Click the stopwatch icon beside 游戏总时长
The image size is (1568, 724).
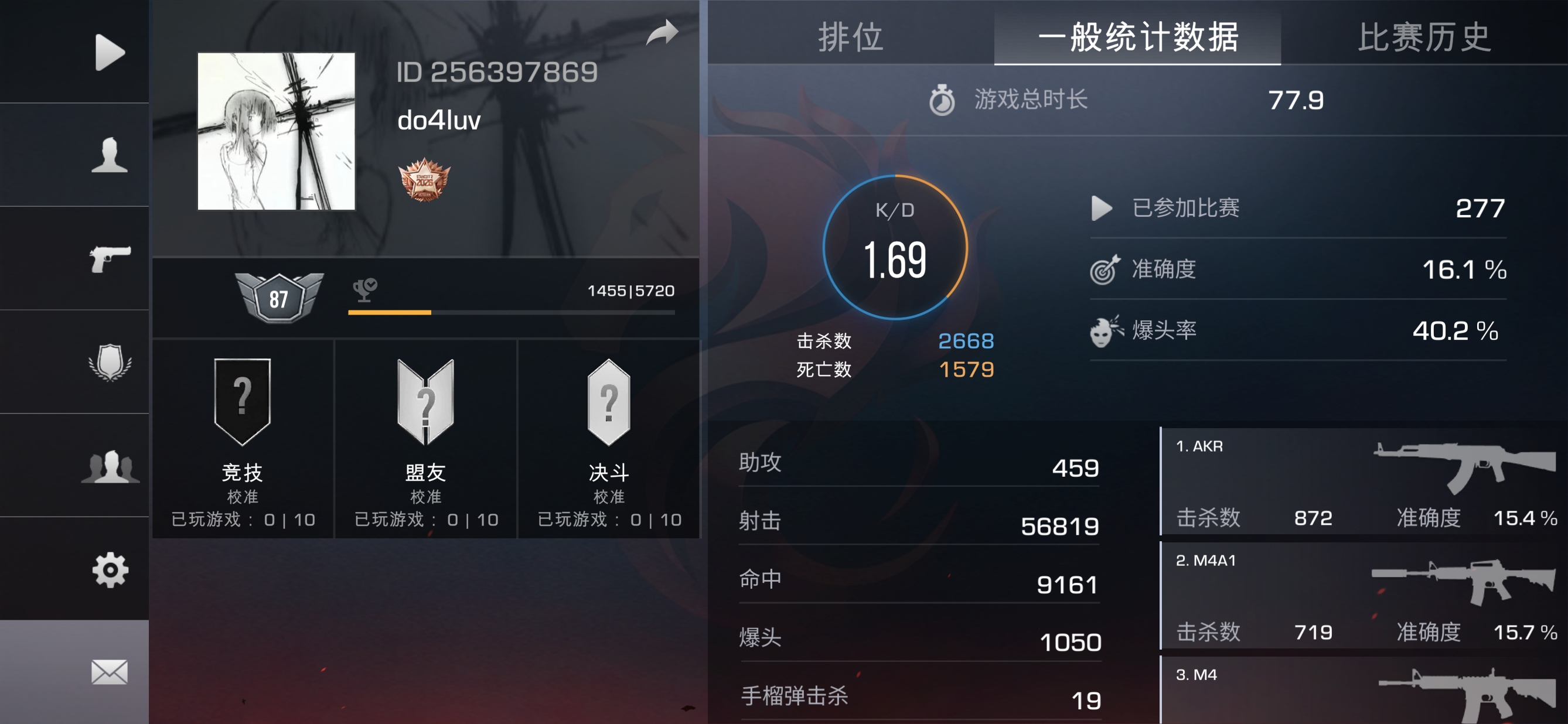tap(941, 101)
